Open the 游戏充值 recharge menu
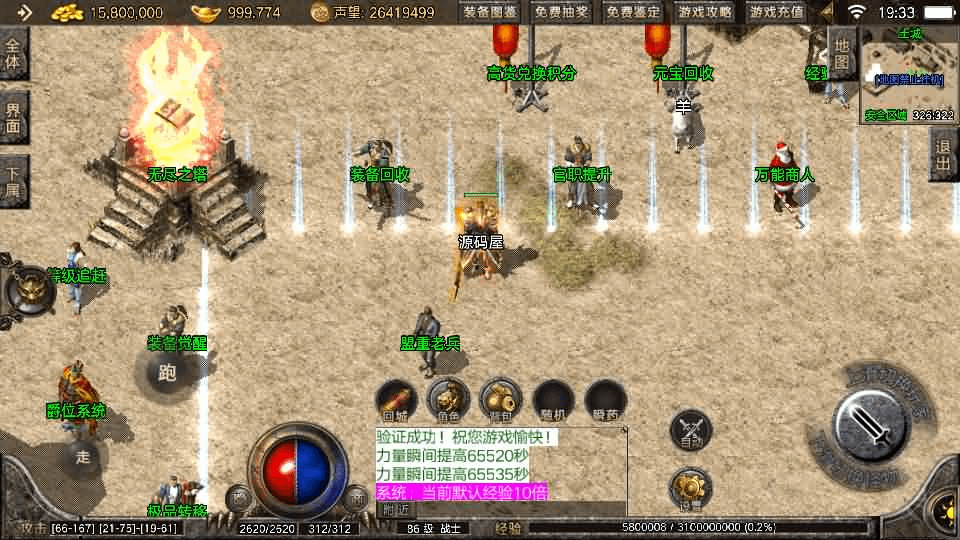 (x=777, y=12)
